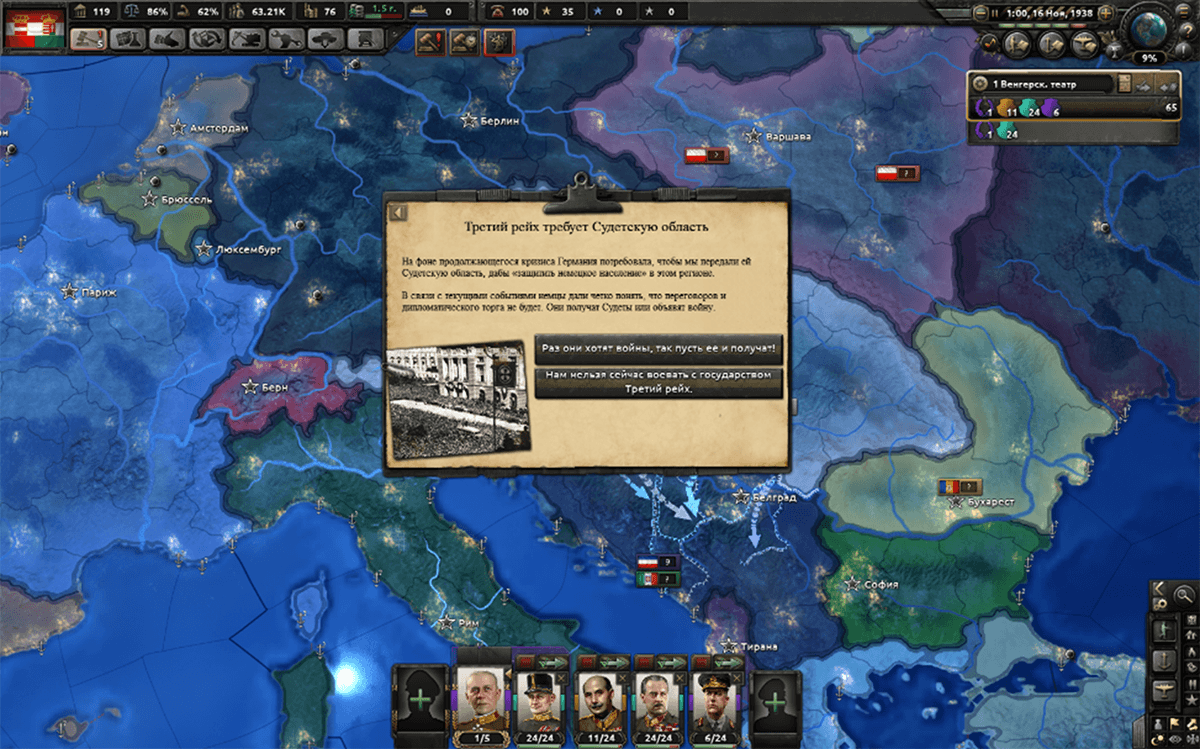Open the decisions gavel menu
The height and width of the screenshot is (749, 1200).
88,39
